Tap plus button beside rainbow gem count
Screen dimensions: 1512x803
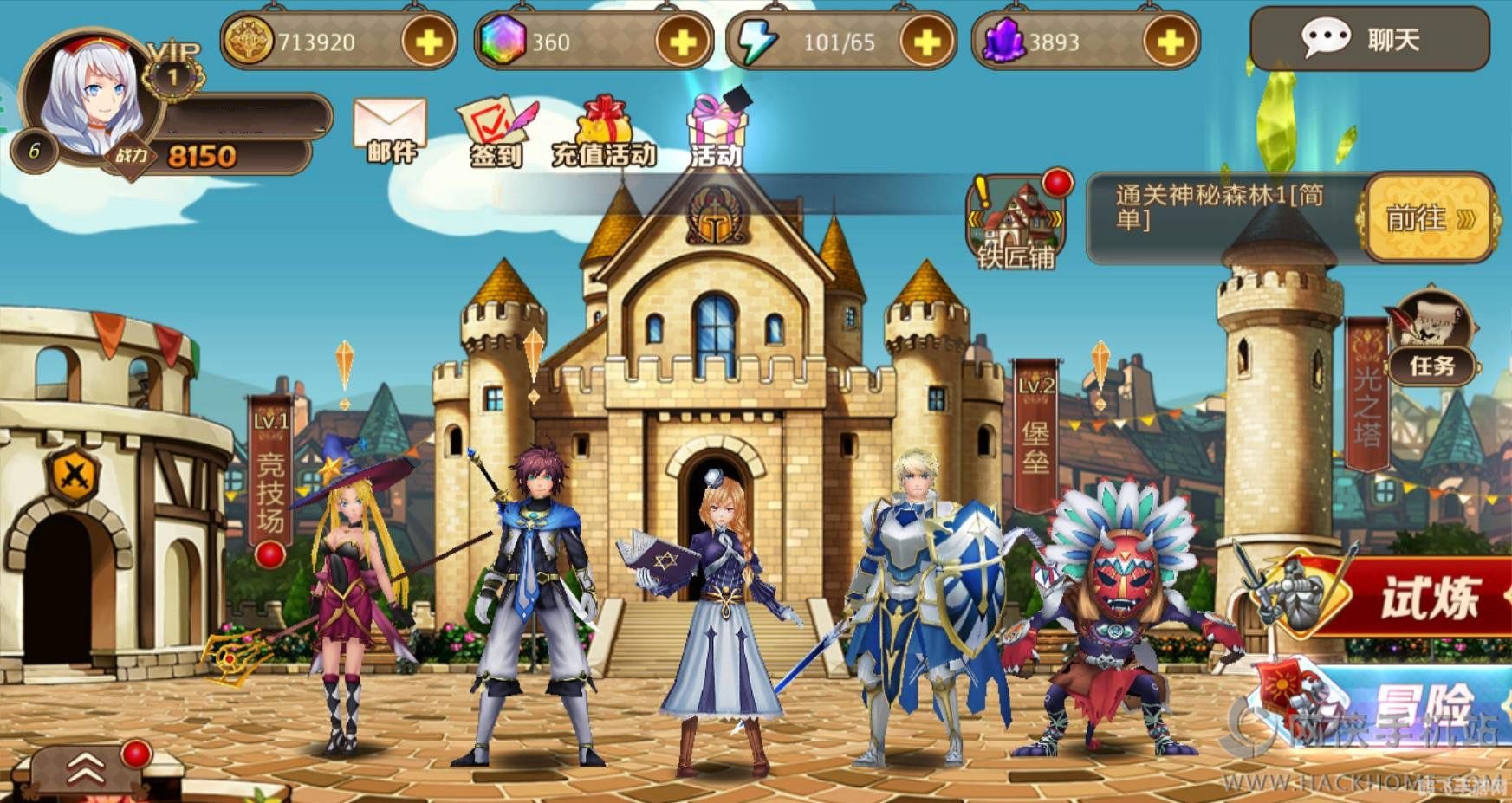click(x=682, y=42)
